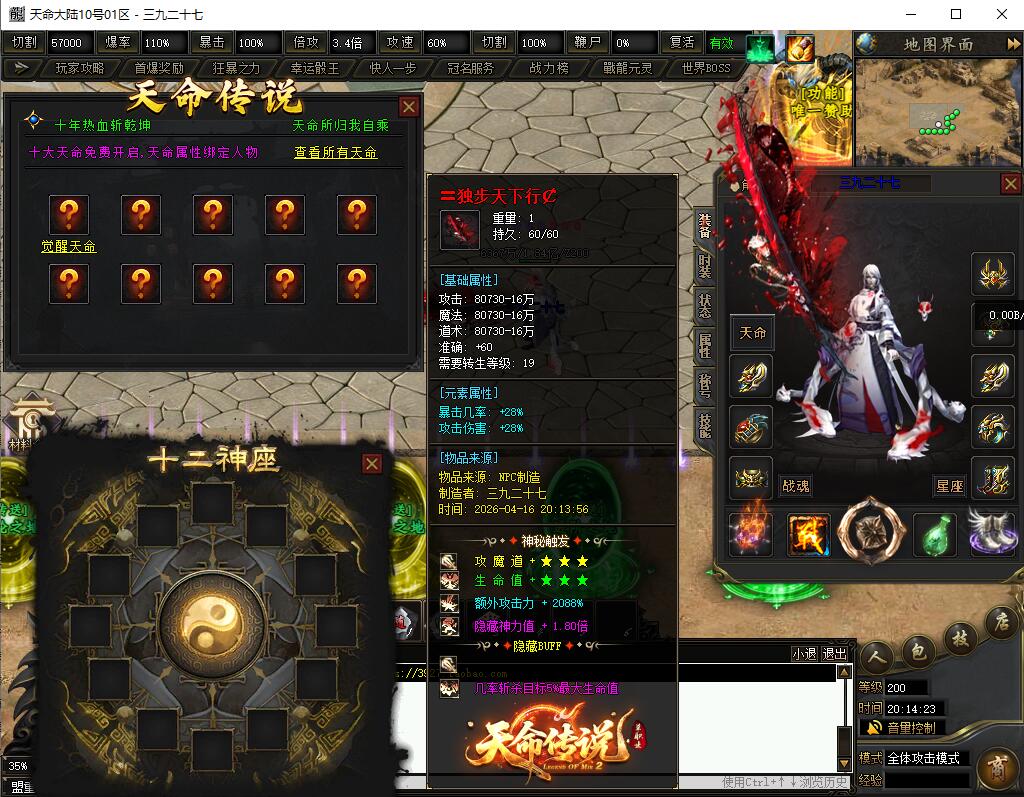The width and height of the screenshot is (1024, 797).
Task: Select the 战力榜 ranking menu
Action: [x=549, y=68]
